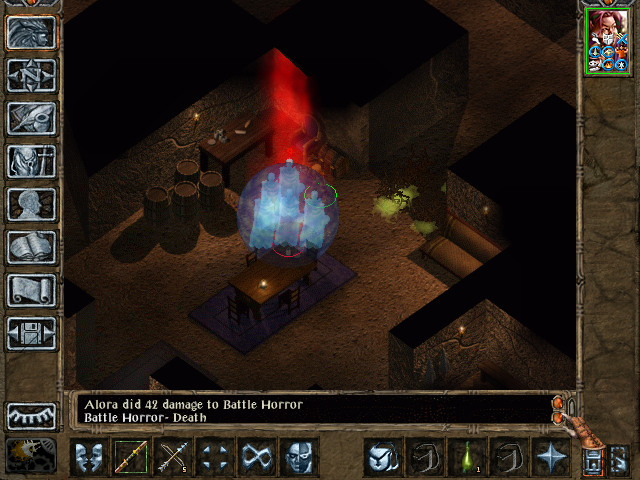Select Alora's character portrait
Screen dimensions: 640x480
[x=608, y=40]
